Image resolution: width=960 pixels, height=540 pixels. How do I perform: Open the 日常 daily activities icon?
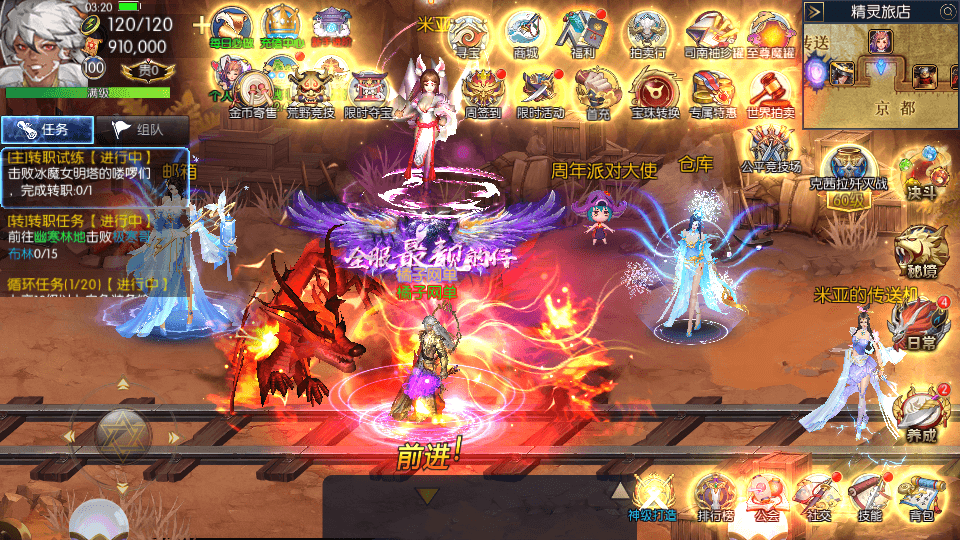[x=916, y=326]
